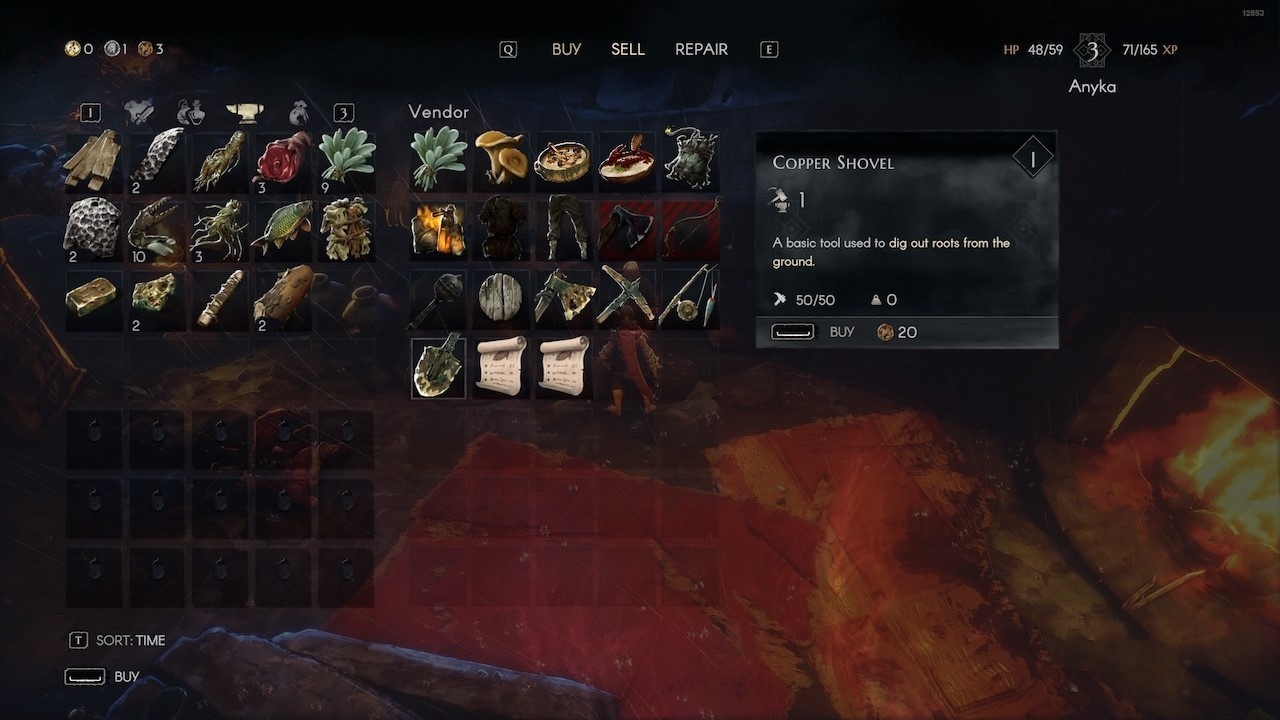This screenshot has width=1280, height=720.
Task: Choose the green trousers from vendor
Action: 563,228
